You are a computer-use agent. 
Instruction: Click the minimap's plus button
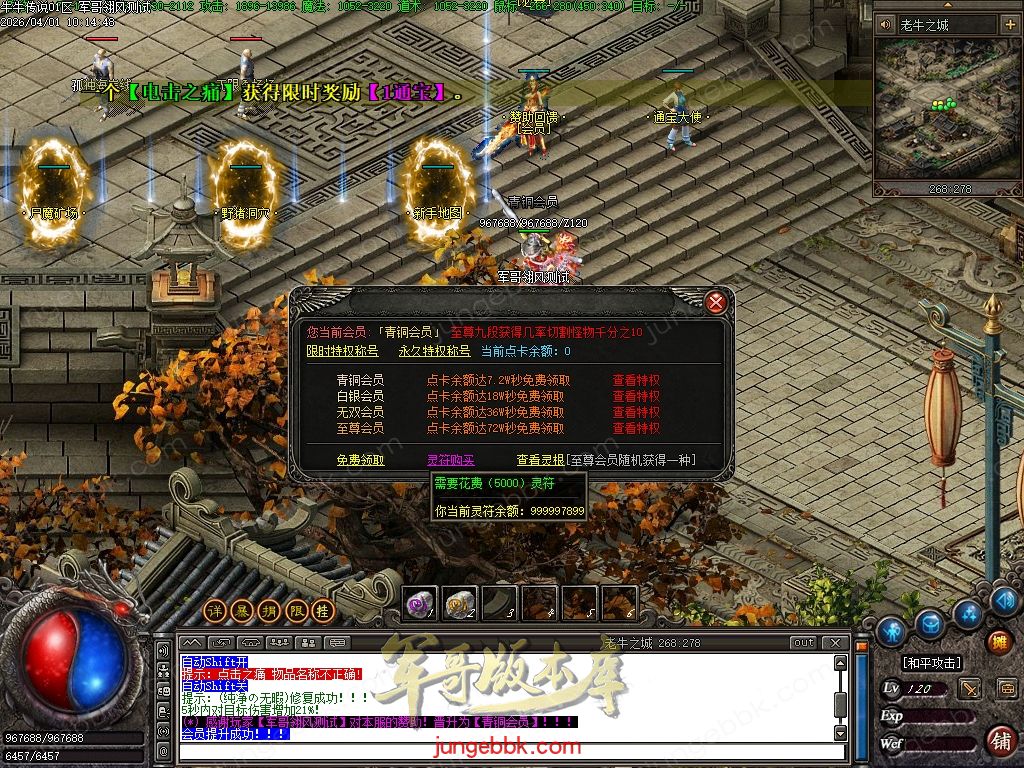1009,25
